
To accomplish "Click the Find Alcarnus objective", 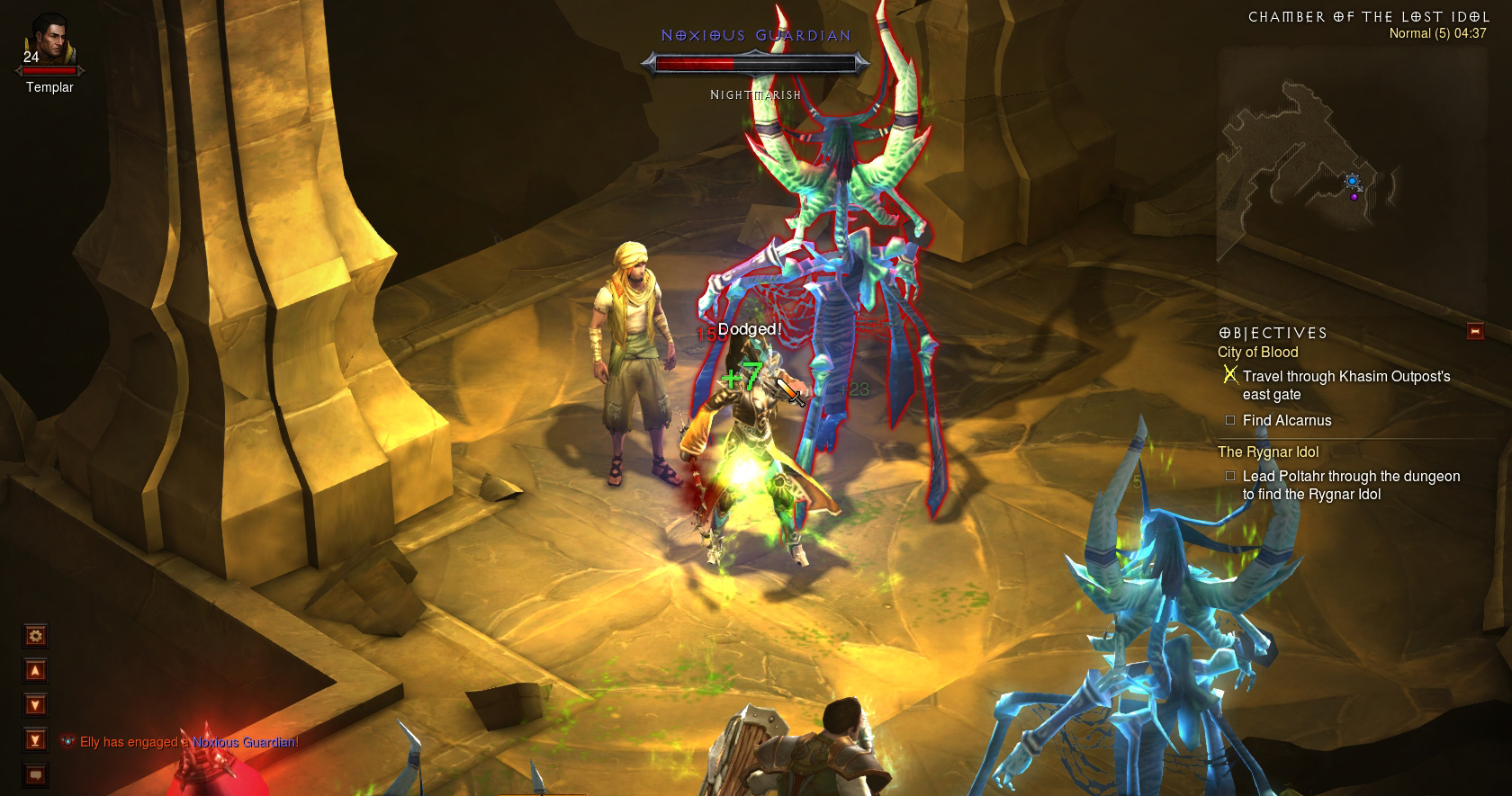I will (x=1286, y=420).
